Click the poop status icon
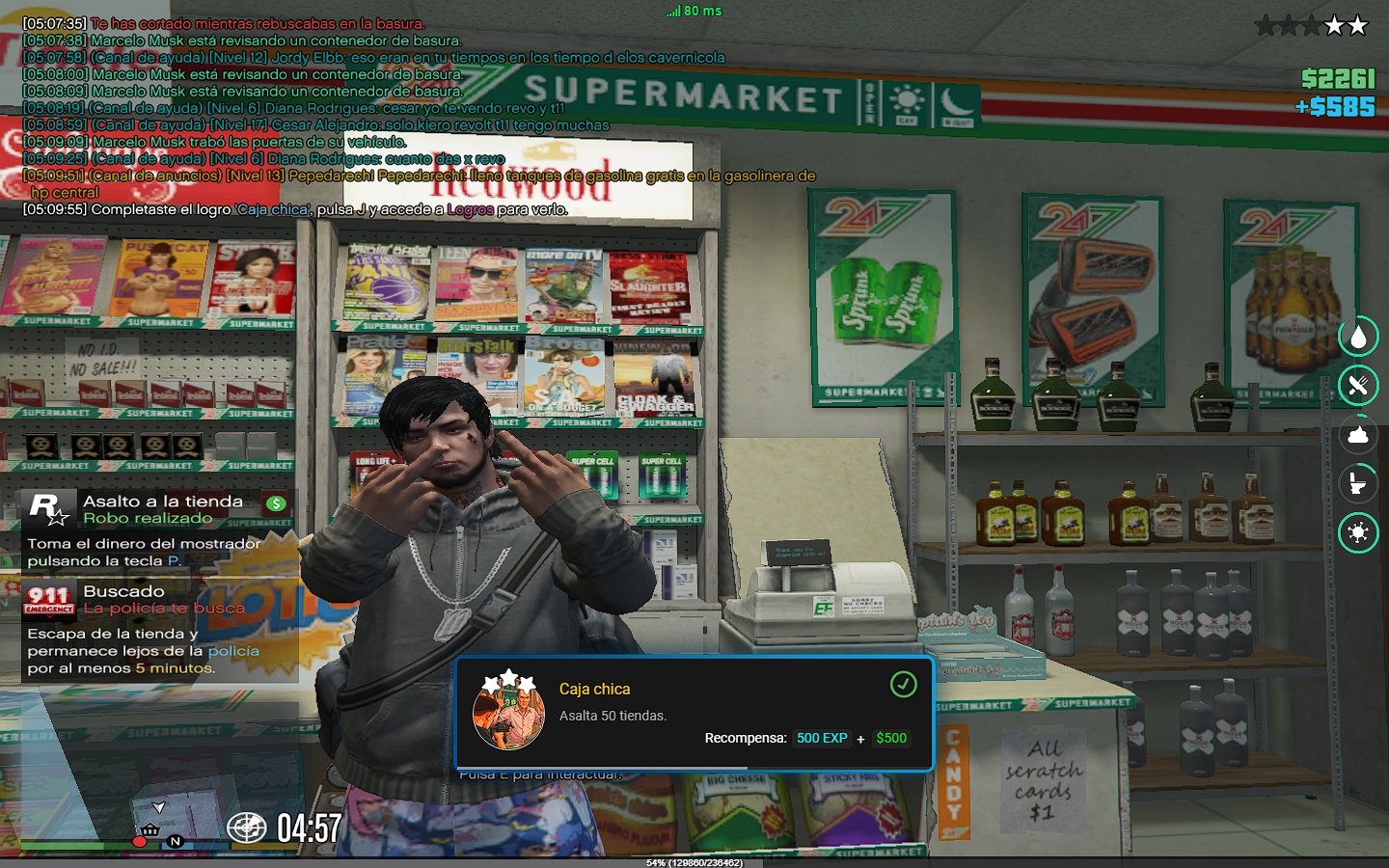This screenshot has width=1389, height=868. tap(1358, 435)
